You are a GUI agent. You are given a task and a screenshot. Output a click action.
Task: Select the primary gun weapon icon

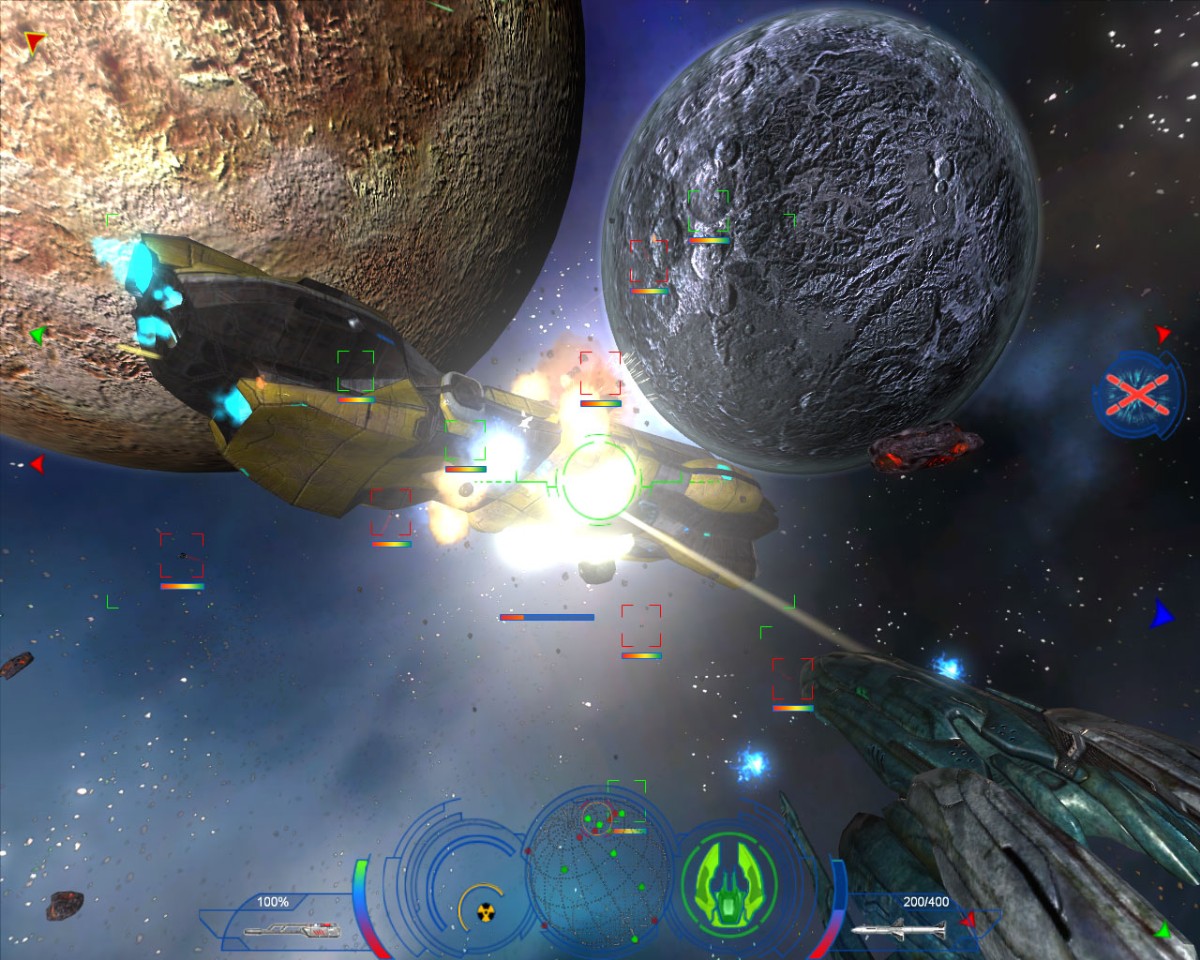point(291,930)
